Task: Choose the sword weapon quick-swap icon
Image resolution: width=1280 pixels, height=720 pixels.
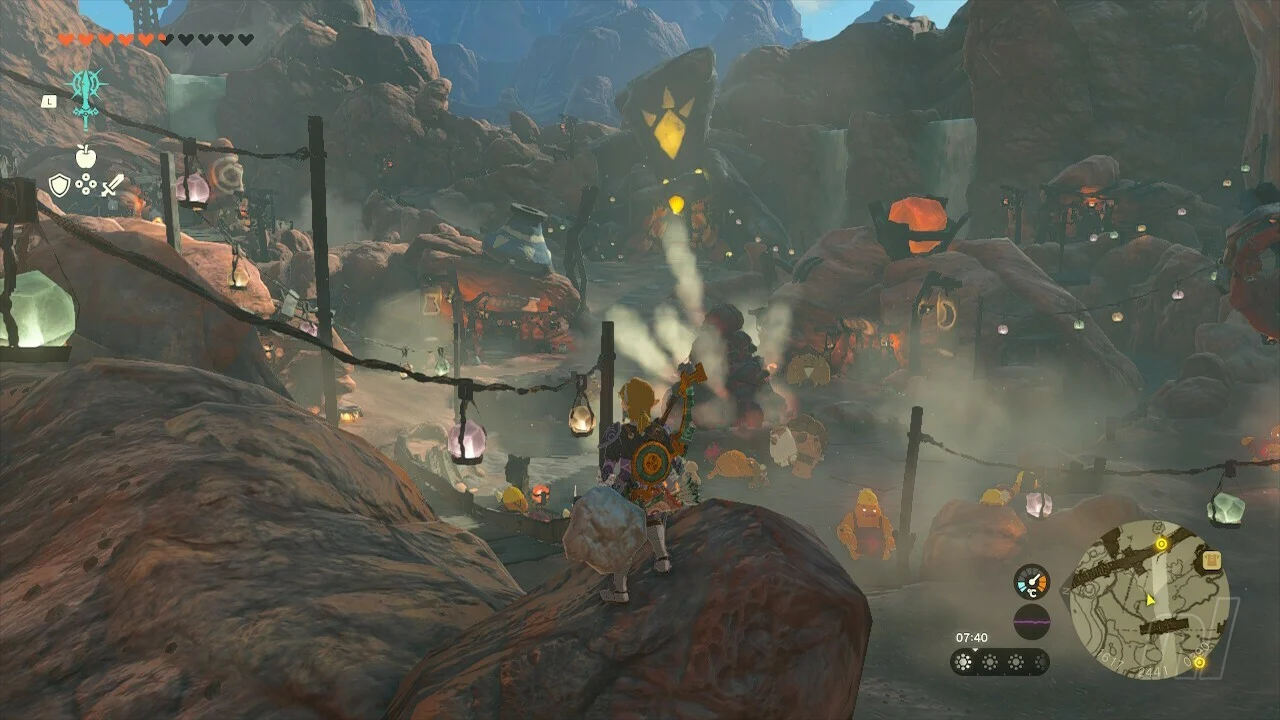Action: point(112,185)
